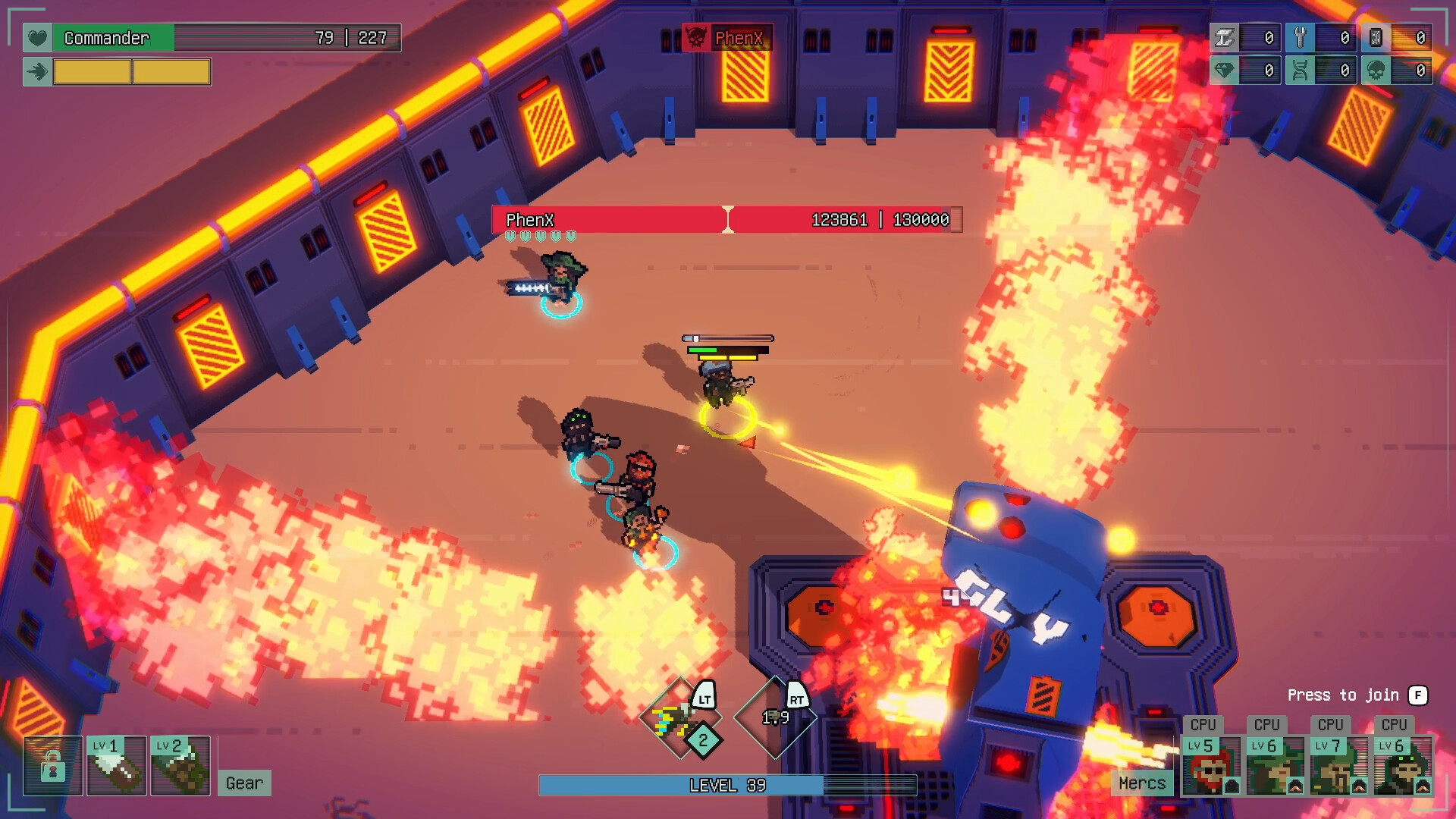Open the Mercs label tab
1456x819 pixels.
(x=1141, y=783)
